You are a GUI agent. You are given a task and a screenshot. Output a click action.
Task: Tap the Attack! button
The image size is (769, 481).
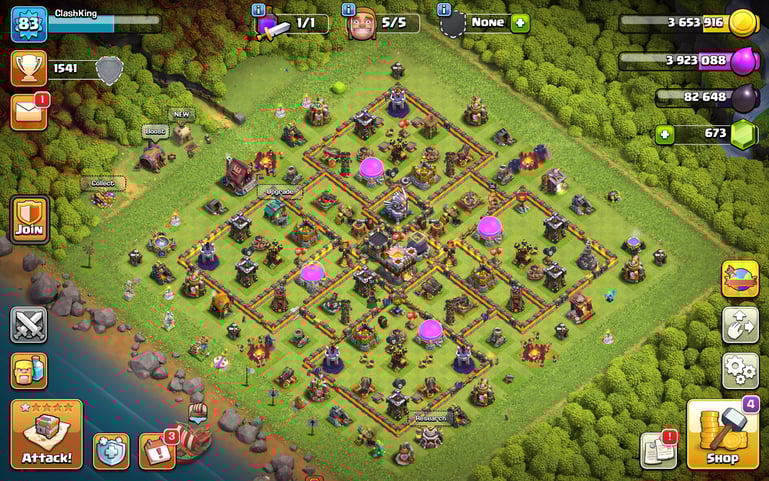tap(46, 434)
